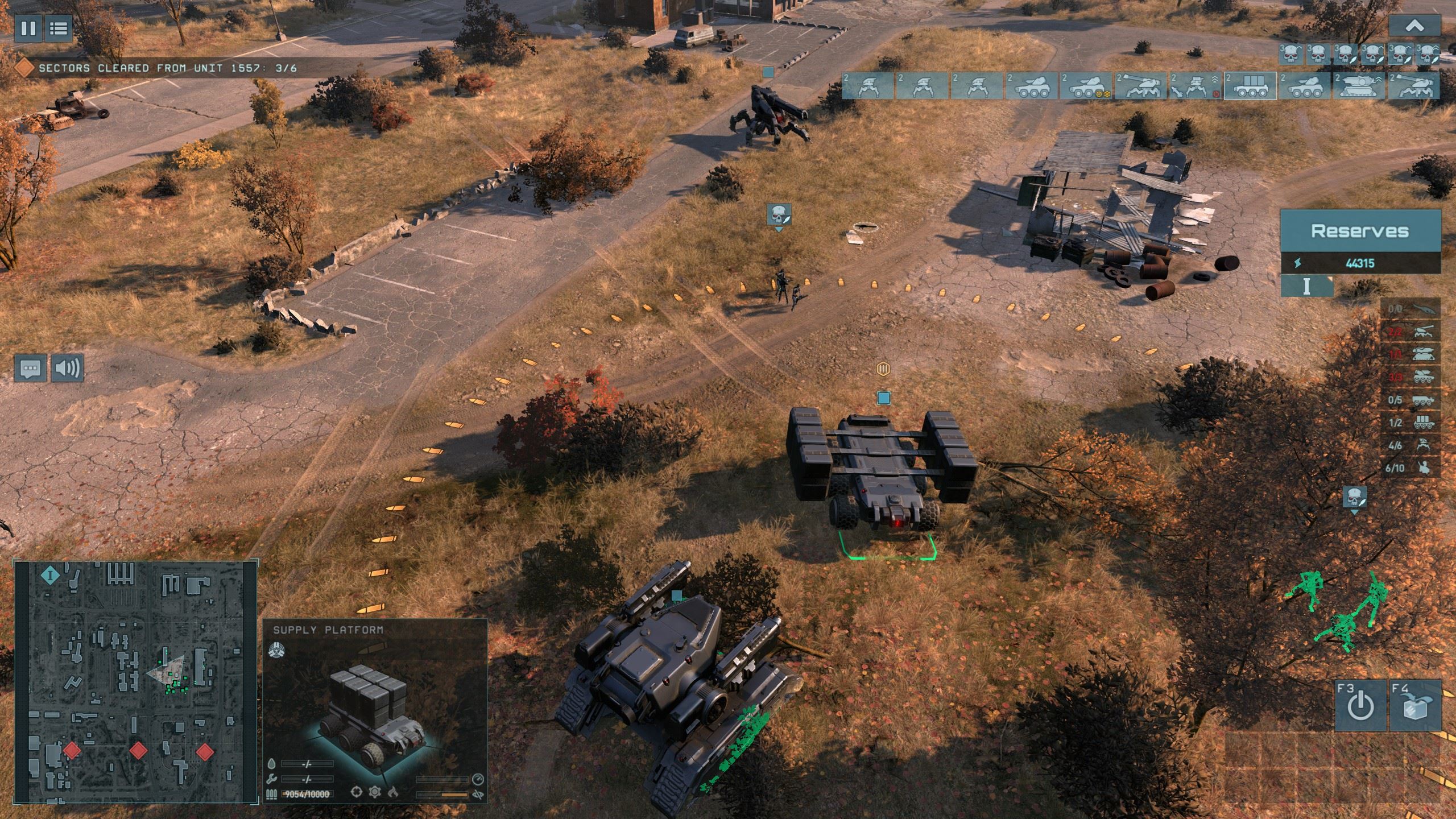Click the blue diamond I minimap marker
The width and height of the screenshot is (1456, 819).
pos(51,575)
